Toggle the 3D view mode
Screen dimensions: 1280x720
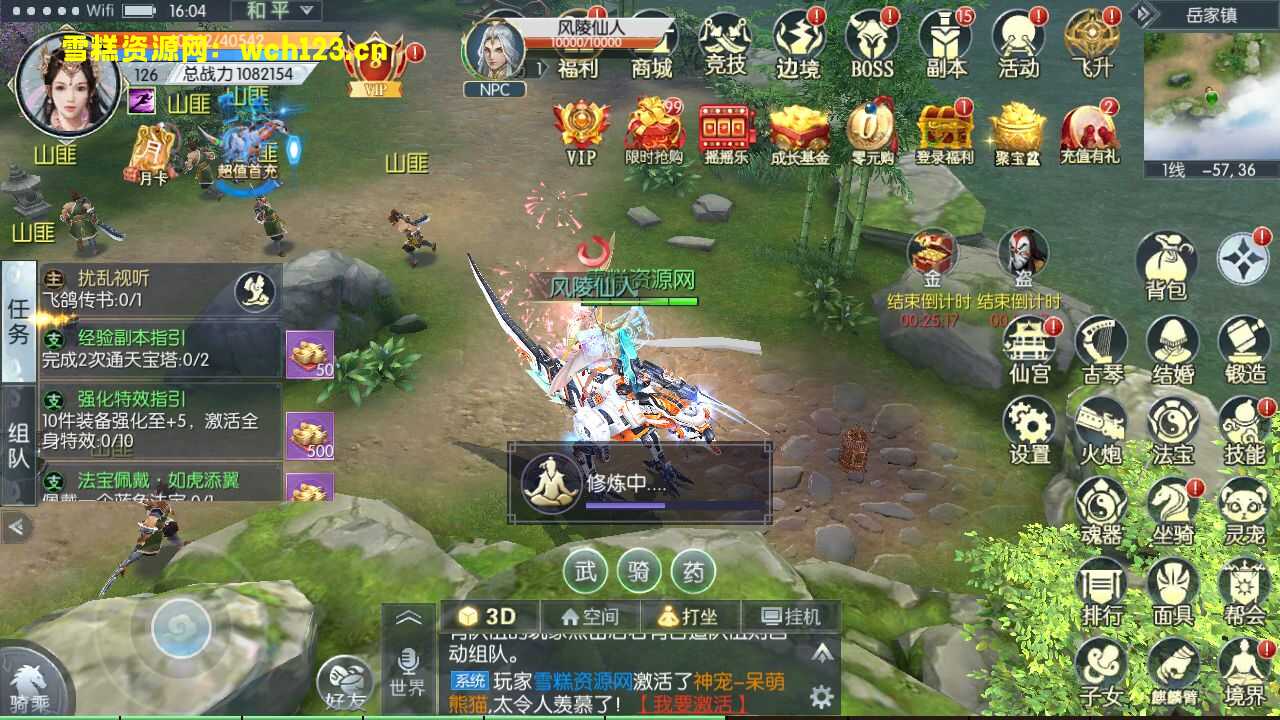click(489, 616)
